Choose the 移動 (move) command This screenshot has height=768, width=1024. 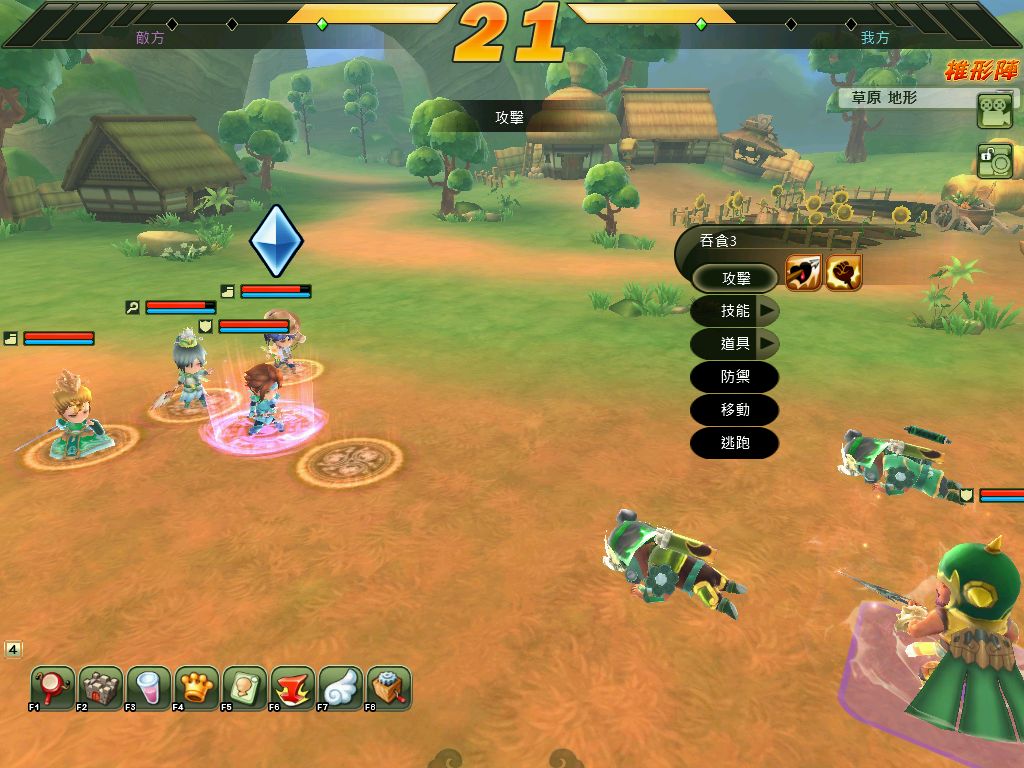(x=735, y=410)
